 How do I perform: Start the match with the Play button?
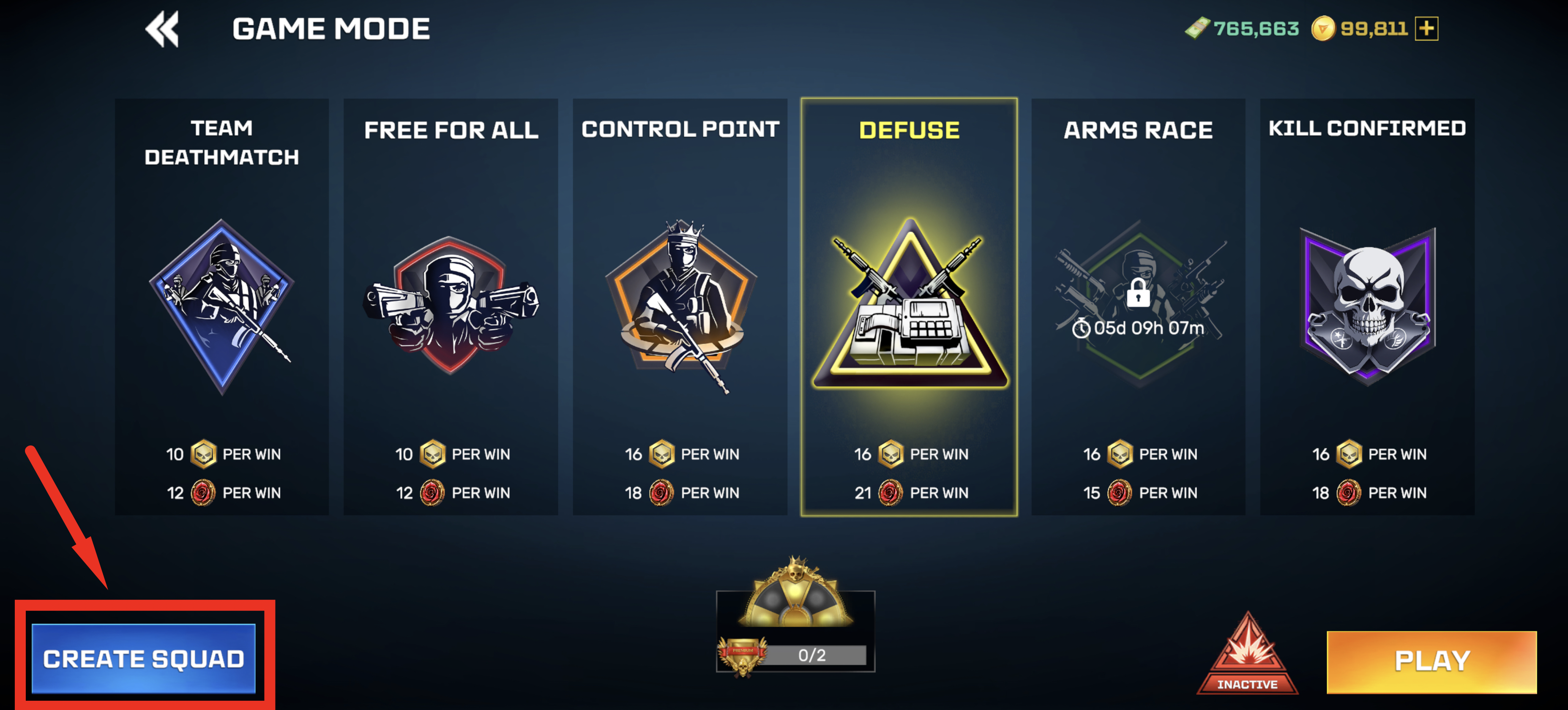1431,661
